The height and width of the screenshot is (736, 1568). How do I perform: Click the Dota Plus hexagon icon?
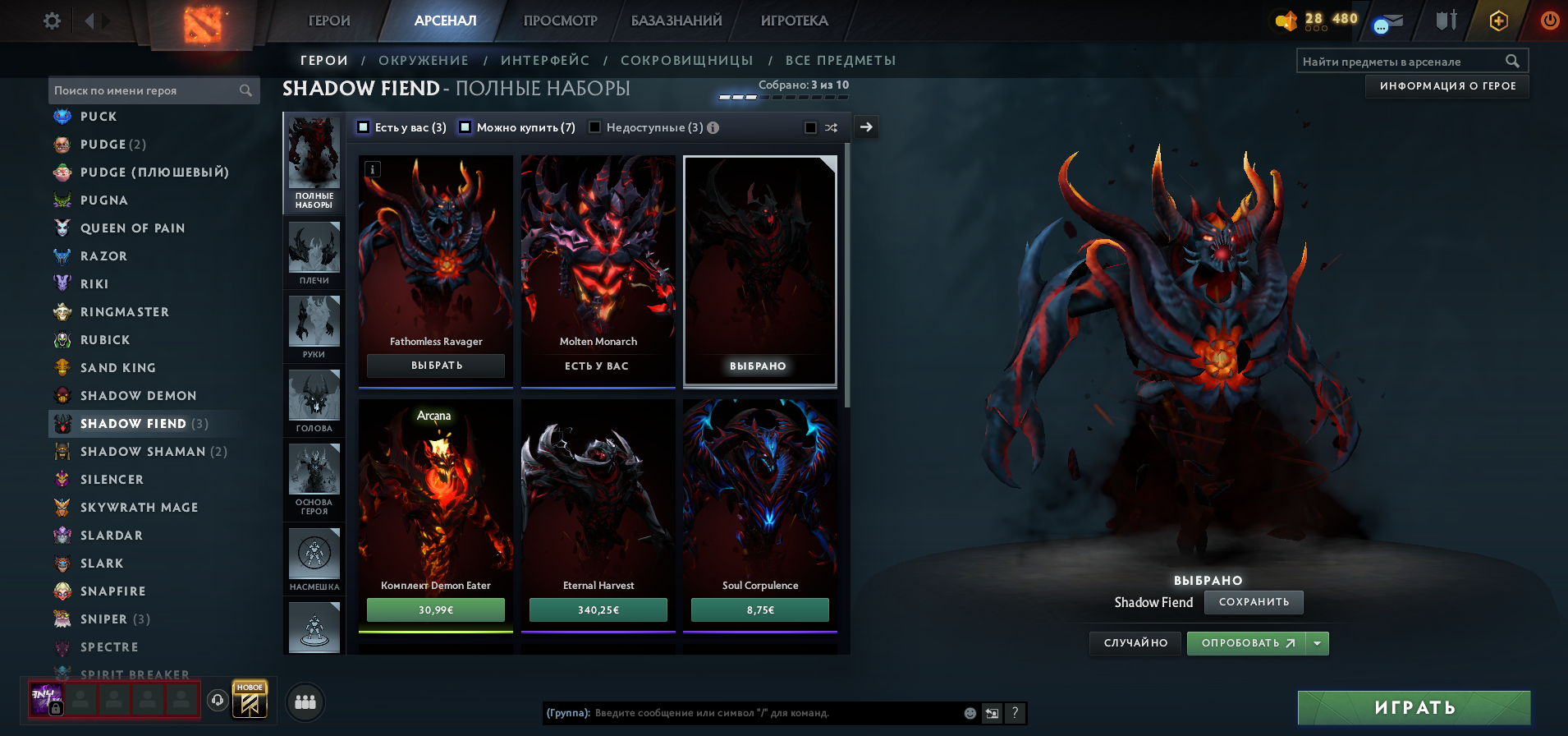click(x=1497, y=21)
